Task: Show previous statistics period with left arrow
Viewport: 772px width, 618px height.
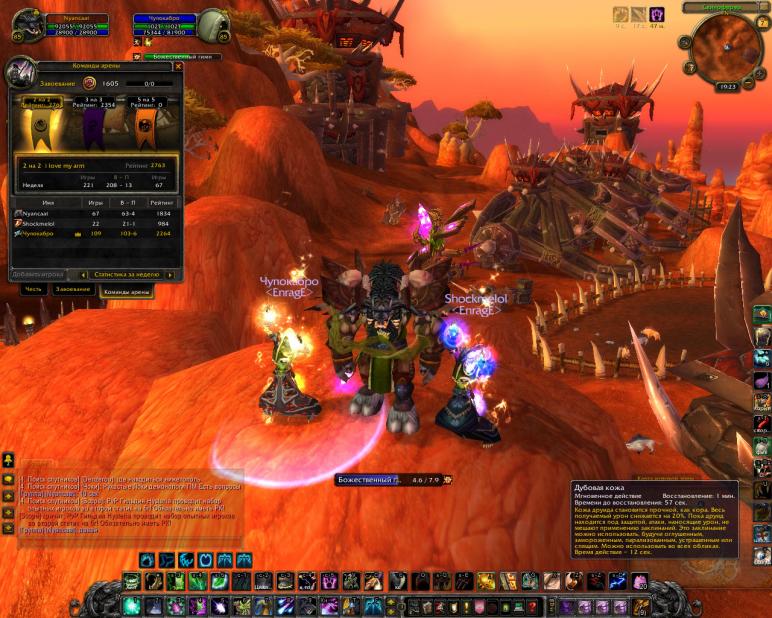Action: click(82, 274)
